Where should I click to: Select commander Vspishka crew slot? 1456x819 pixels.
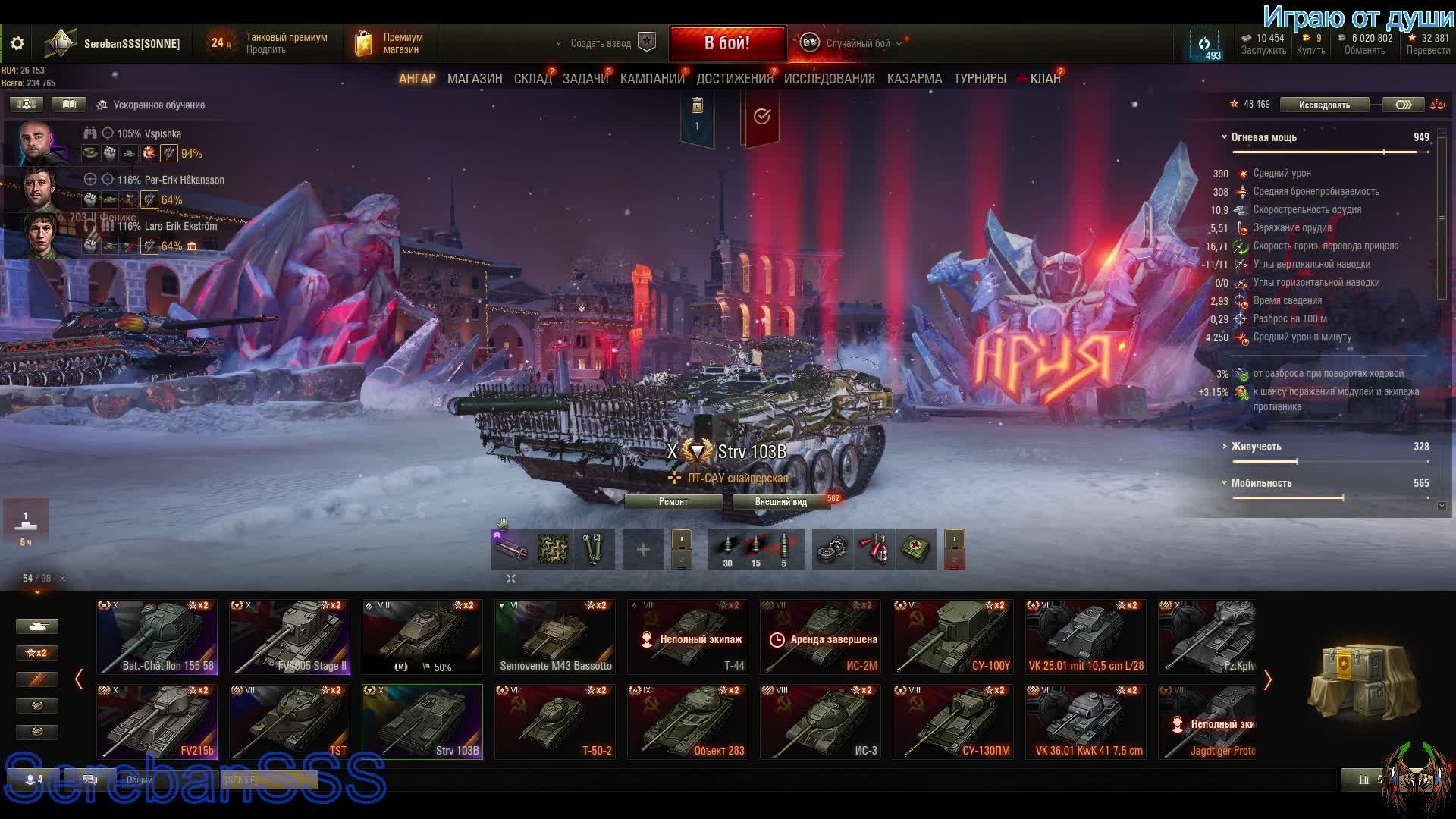38,143
